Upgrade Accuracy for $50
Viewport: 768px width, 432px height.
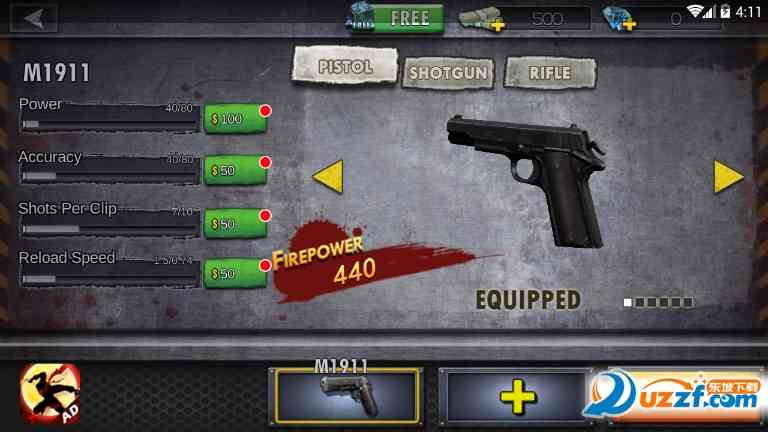pyautogui.click(x=235, y=170)
